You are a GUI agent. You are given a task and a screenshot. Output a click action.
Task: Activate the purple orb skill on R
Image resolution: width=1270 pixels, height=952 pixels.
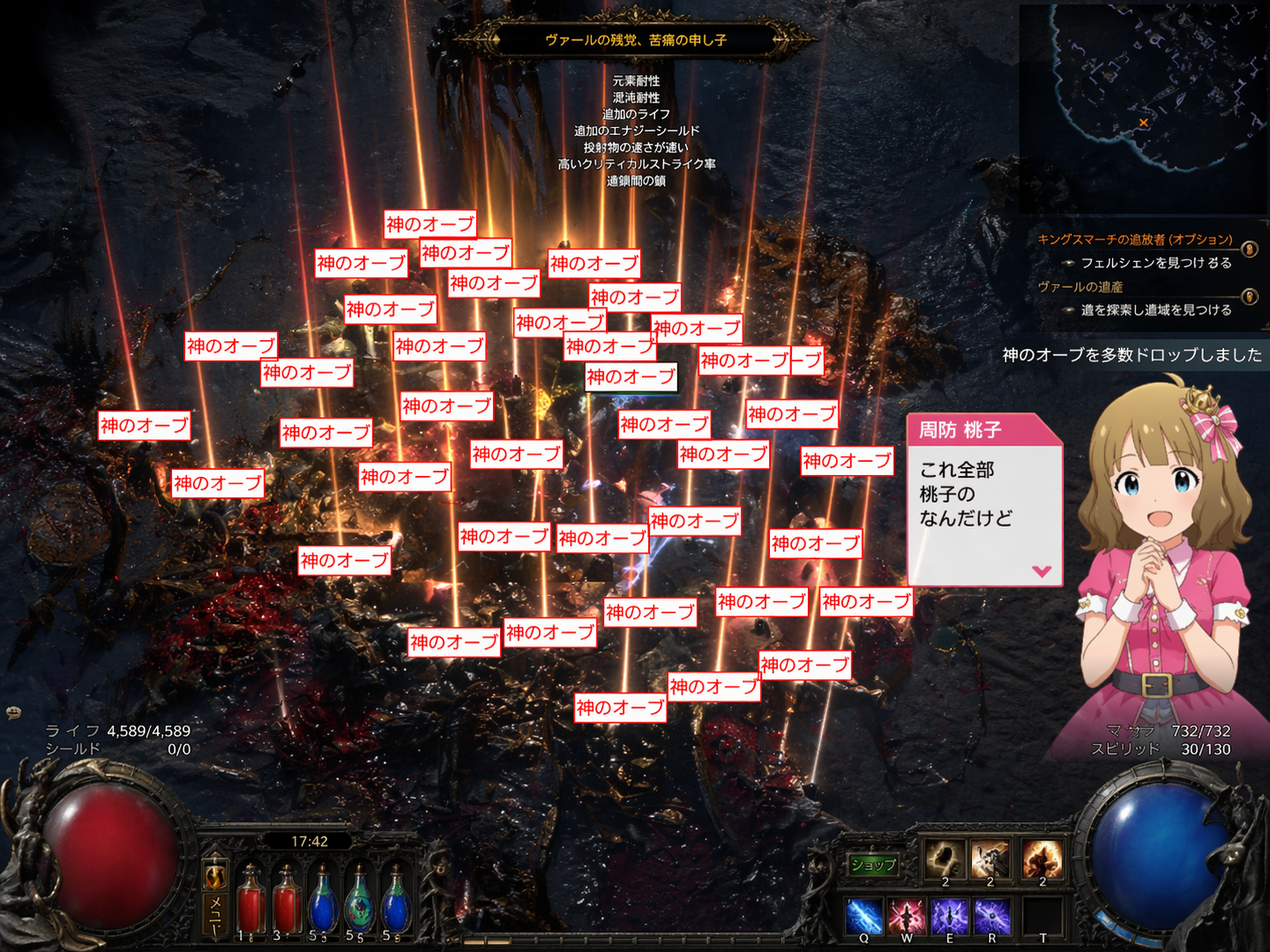coord(992,917)
